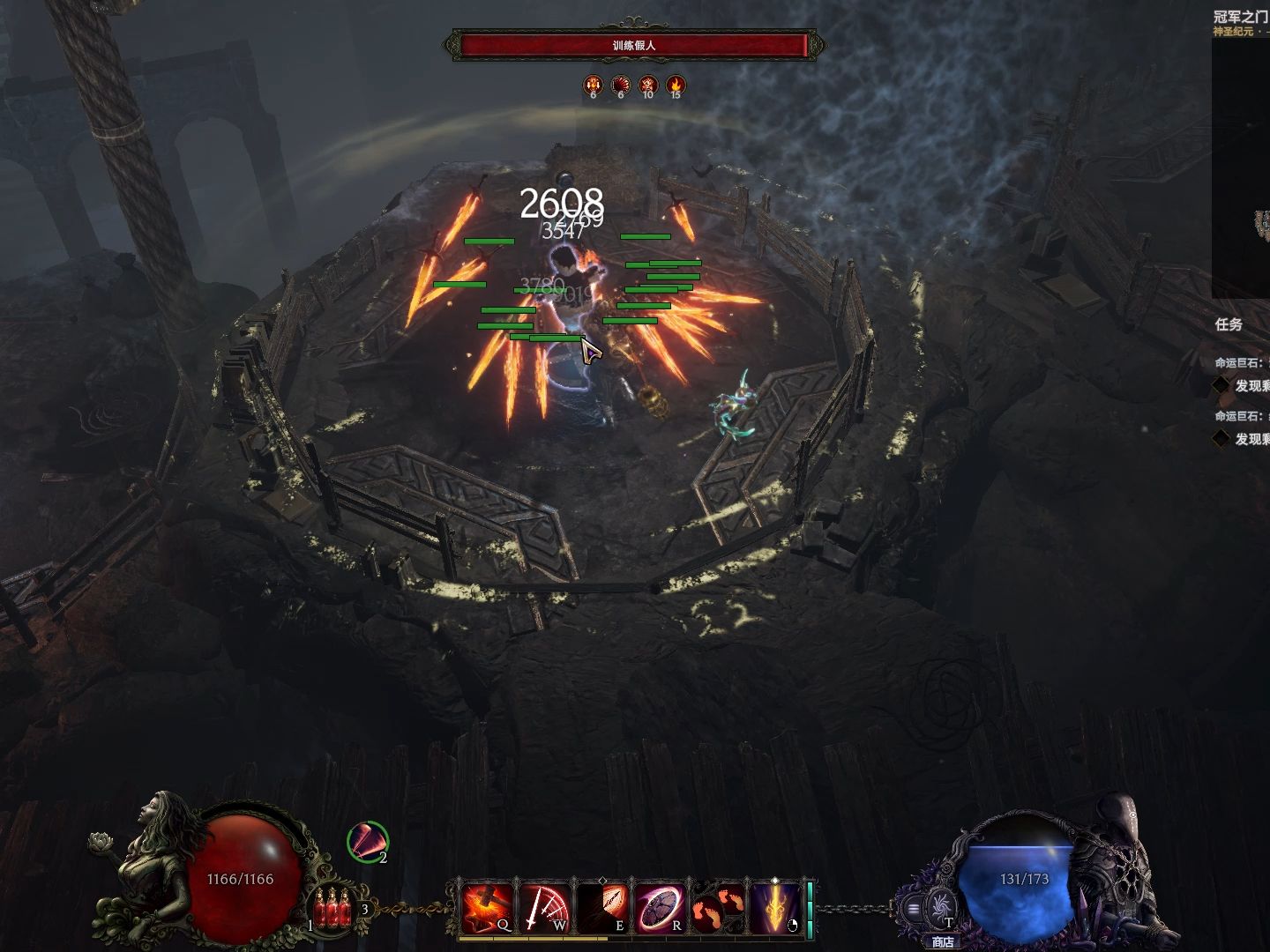Trigger the spear thrust skill on E
Viewport: 1270px width, 952px height.
[602, 908]
